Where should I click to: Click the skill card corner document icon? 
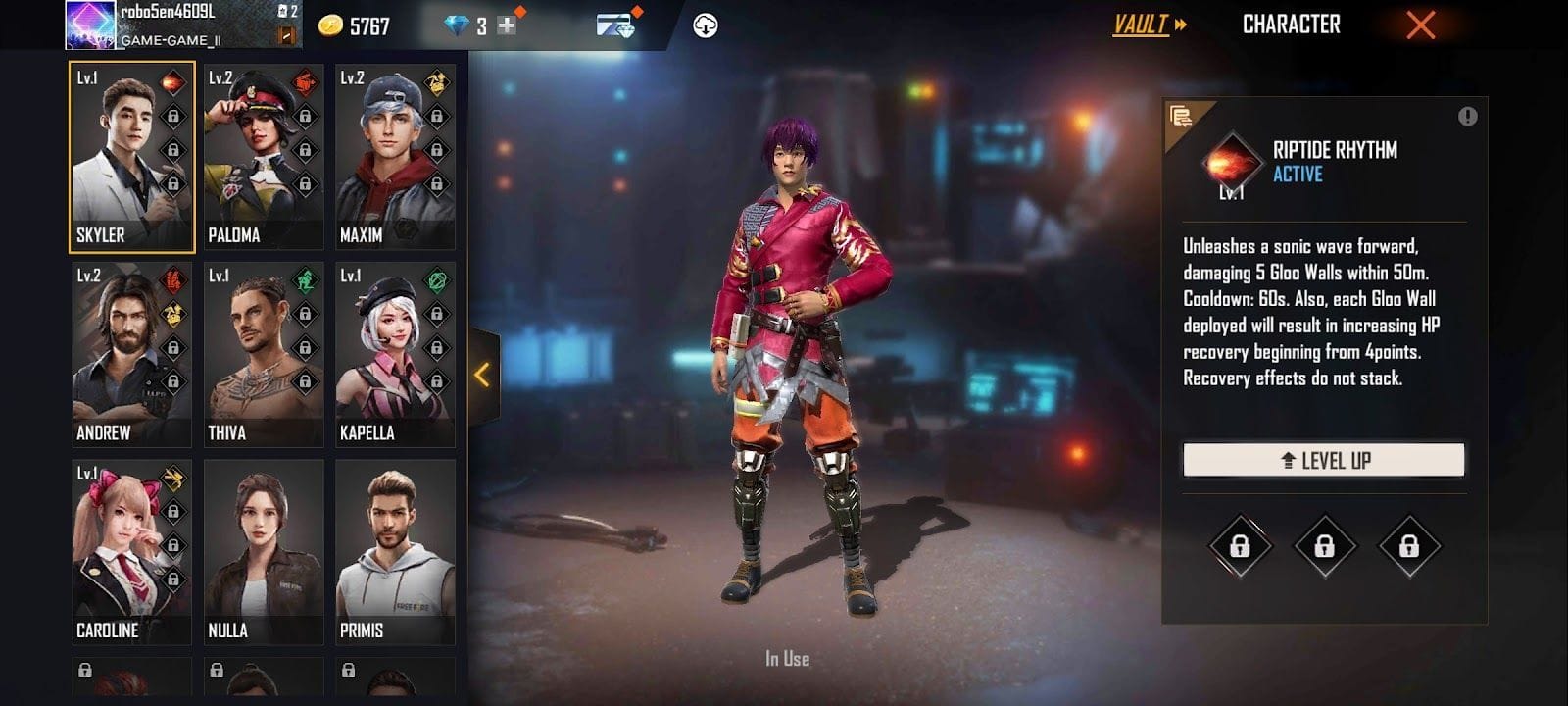pyautogui.click(x=1183, y=115)
